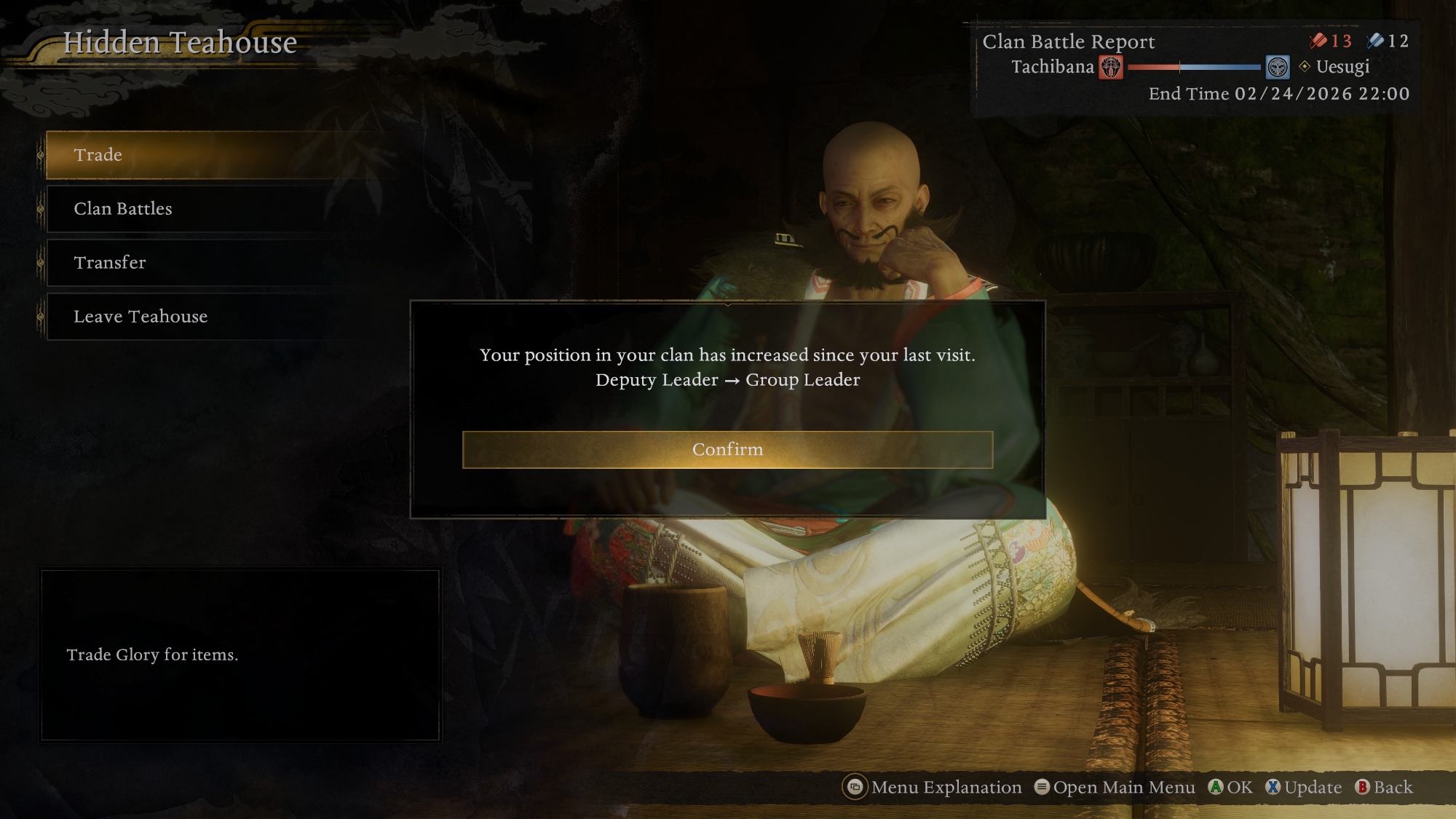Leave Teahouse via the menu

(211, 317)
